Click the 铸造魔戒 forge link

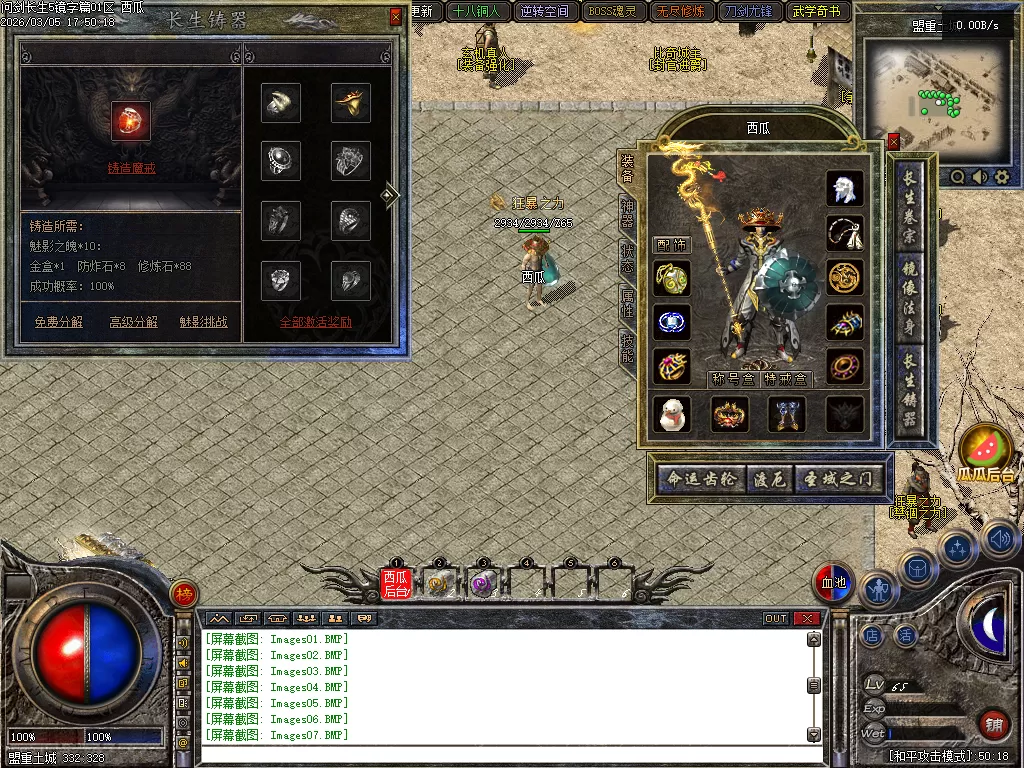tap(131, 168)
